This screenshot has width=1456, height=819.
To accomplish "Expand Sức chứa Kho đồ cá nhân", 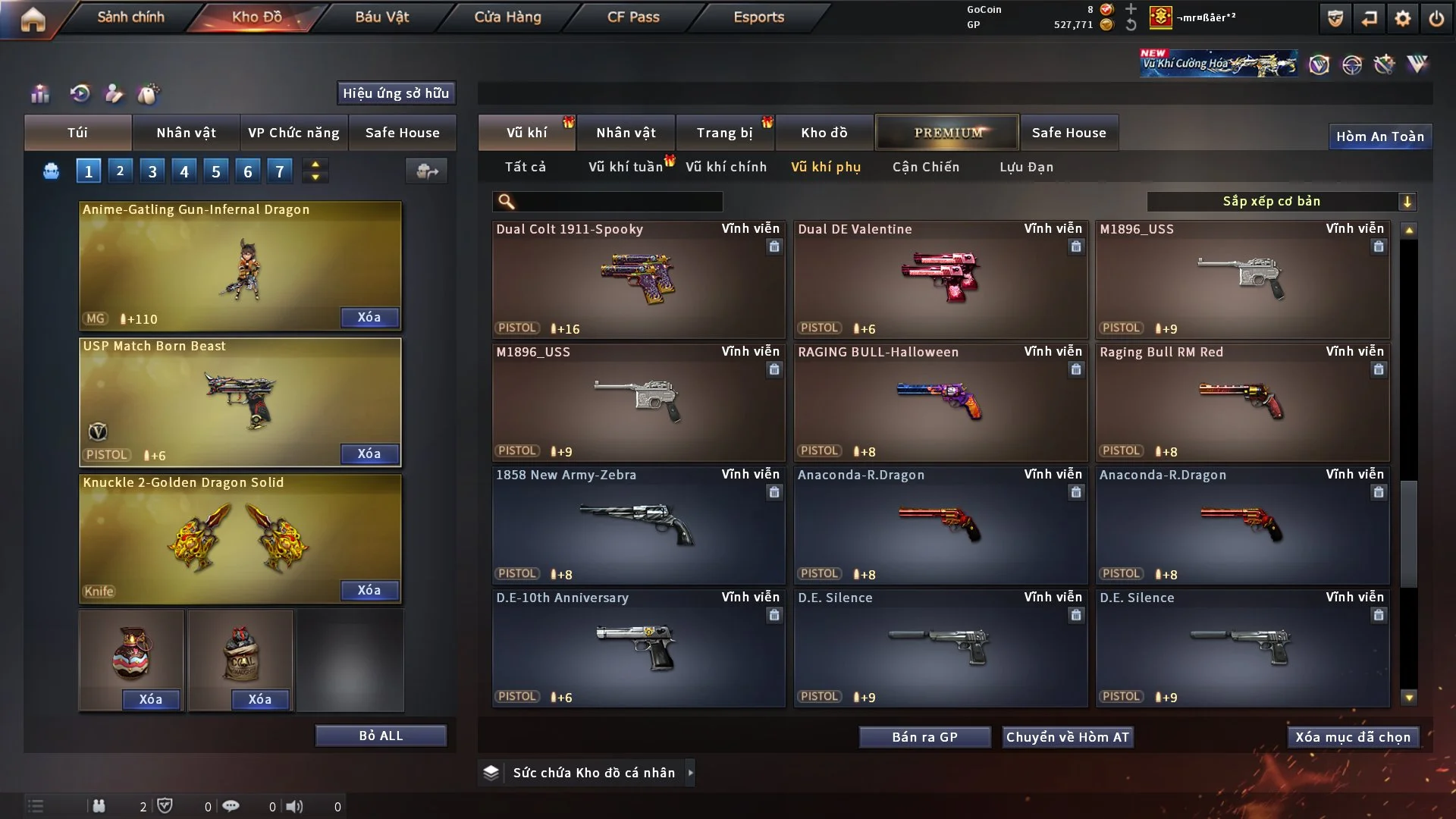I will tap(690, 773).
